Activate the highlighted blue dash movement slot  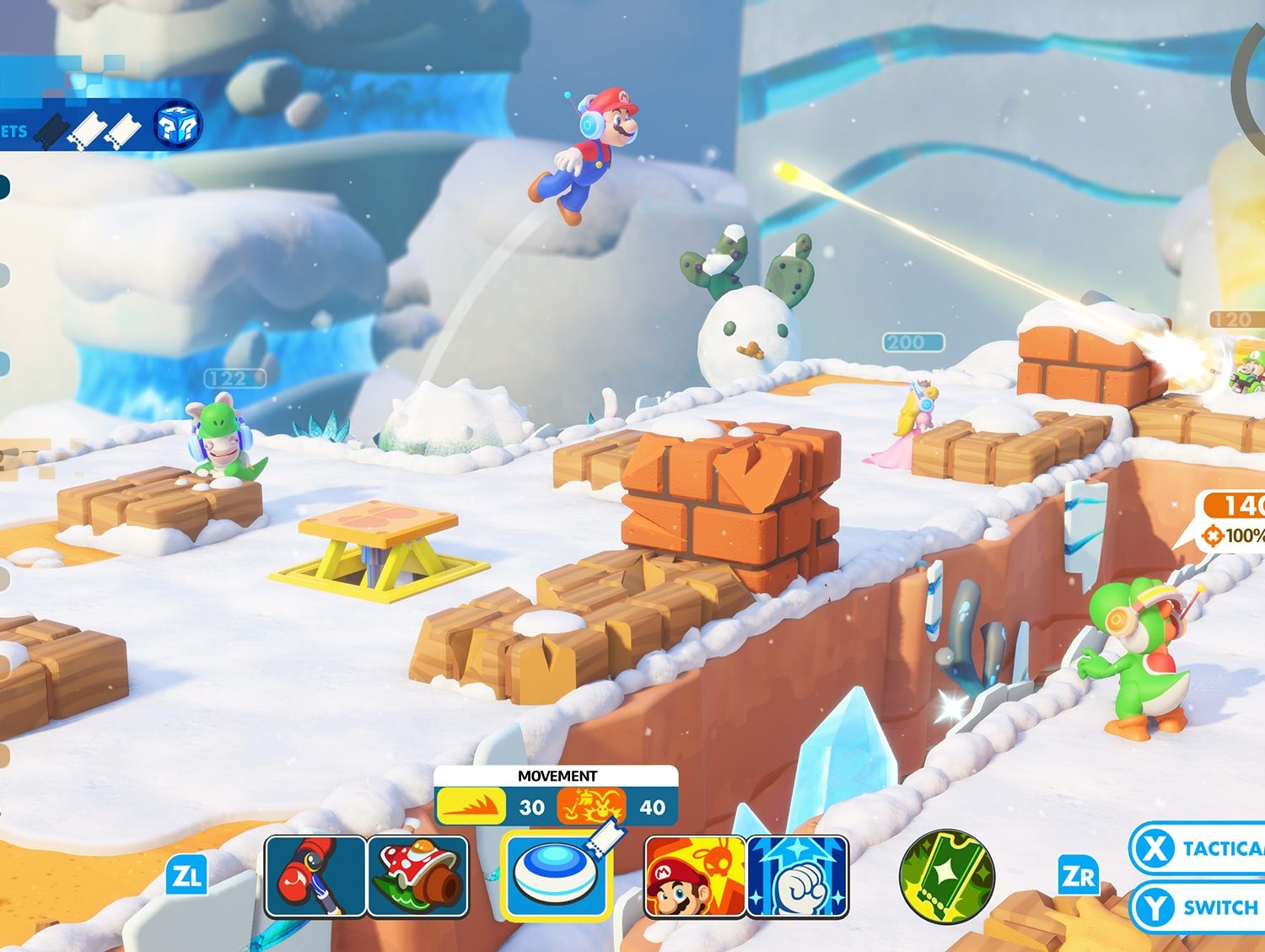(556, 876)
